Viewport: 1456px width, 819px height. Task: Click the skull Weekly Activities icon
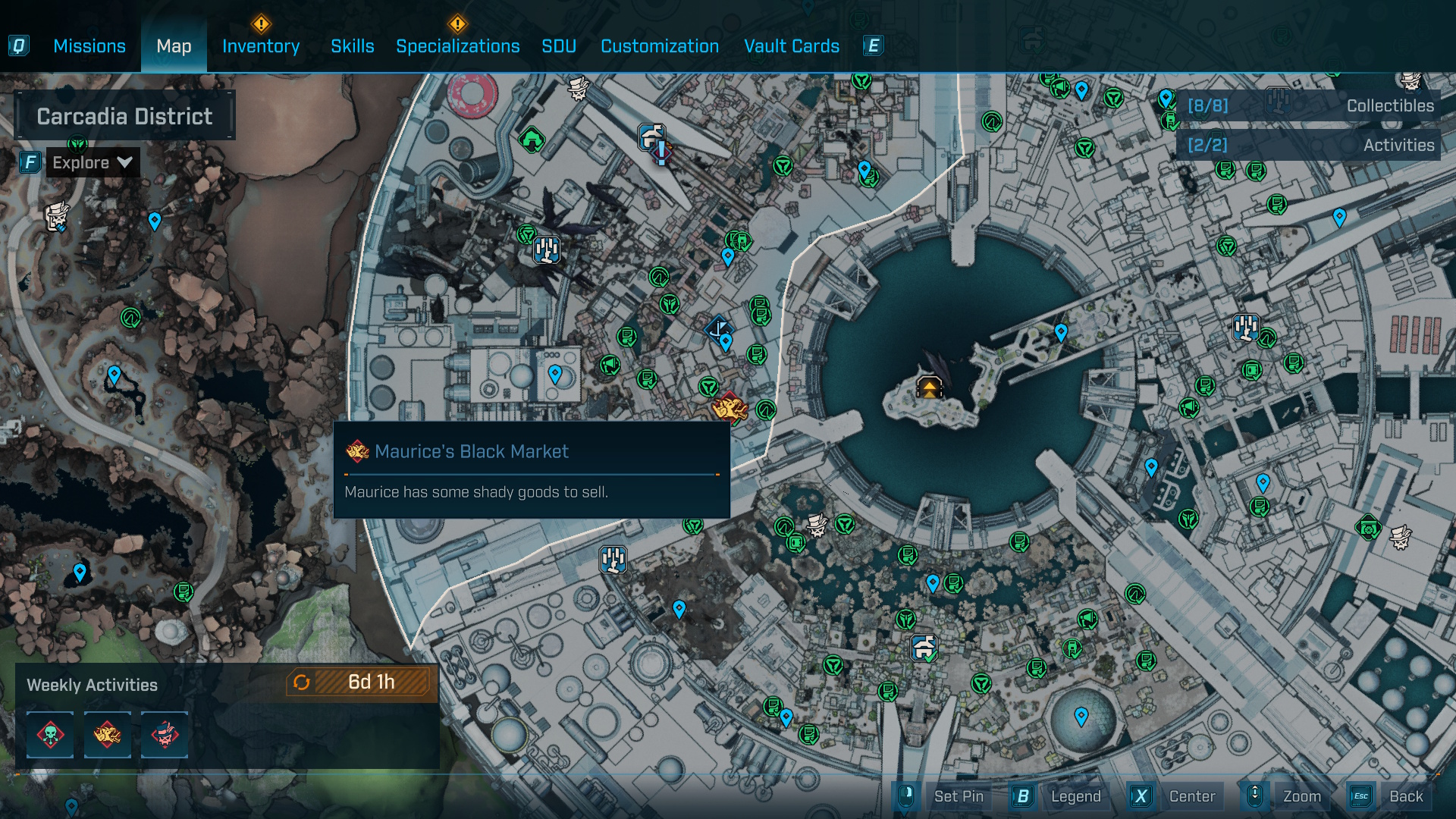pyautogui.click(x=49, y=734)
